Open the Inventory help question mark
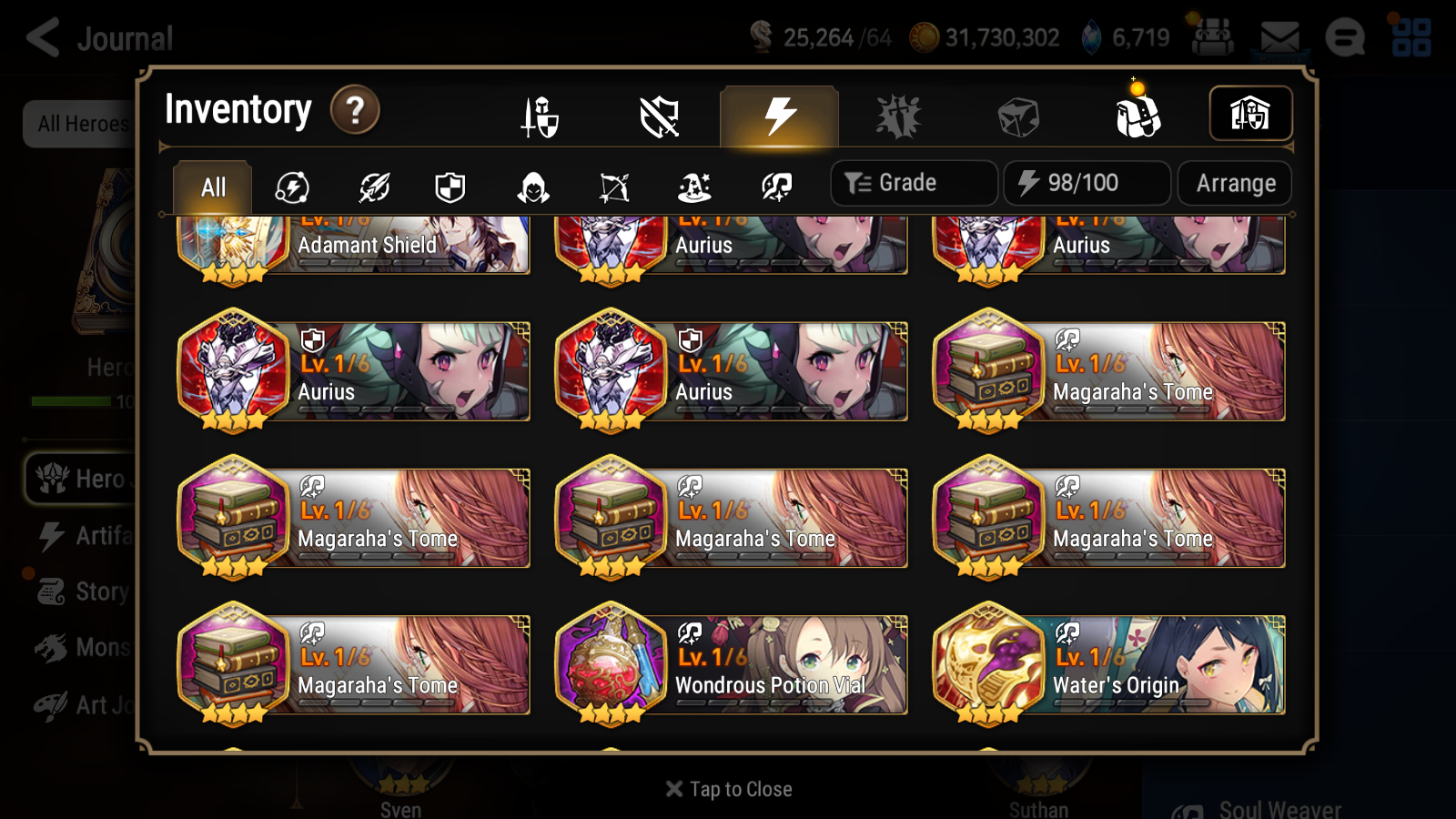The width and height of the screenshot is (1456, 819). 354,109
